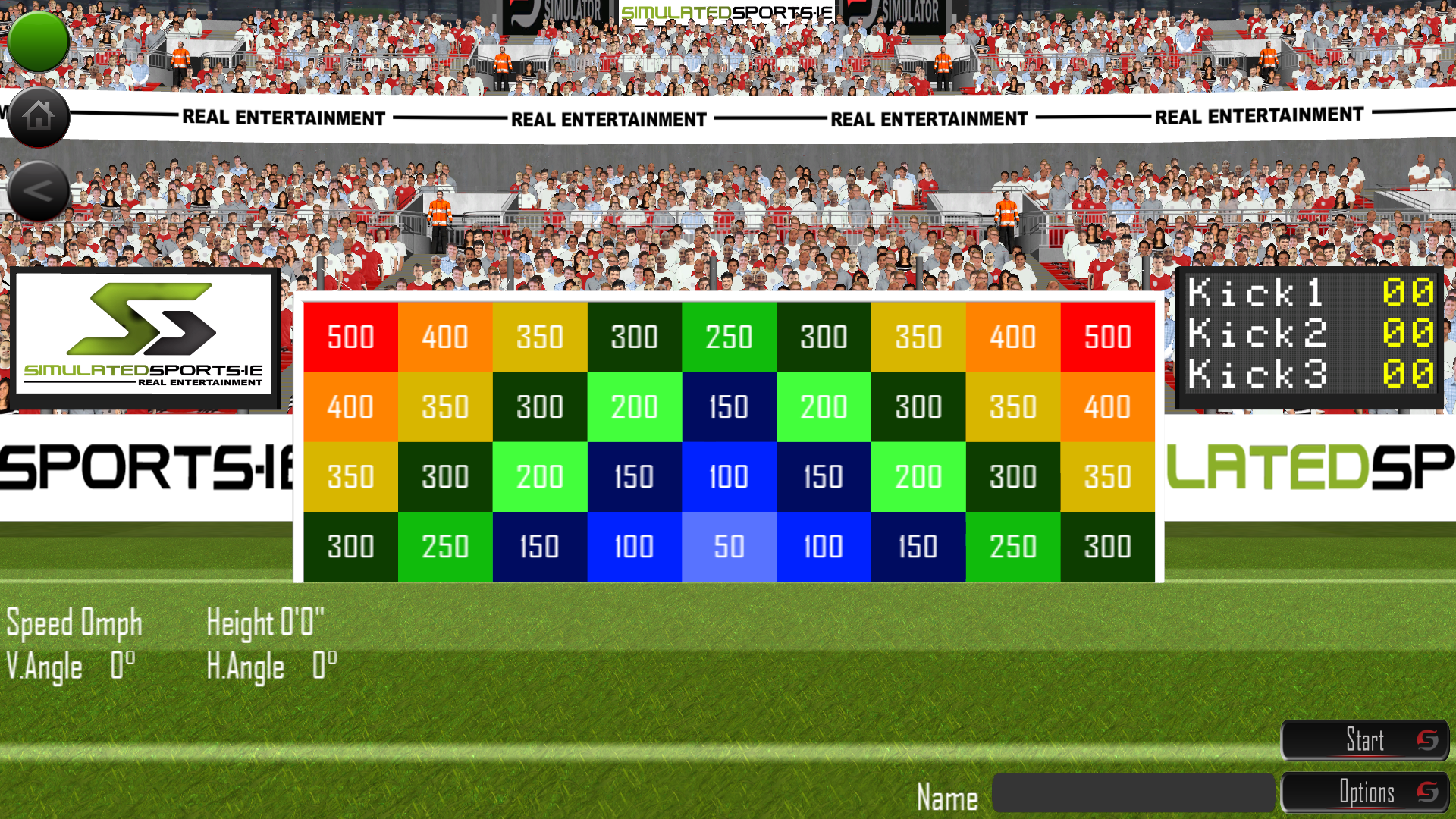Click the Home icon

(x=38, y=116)
